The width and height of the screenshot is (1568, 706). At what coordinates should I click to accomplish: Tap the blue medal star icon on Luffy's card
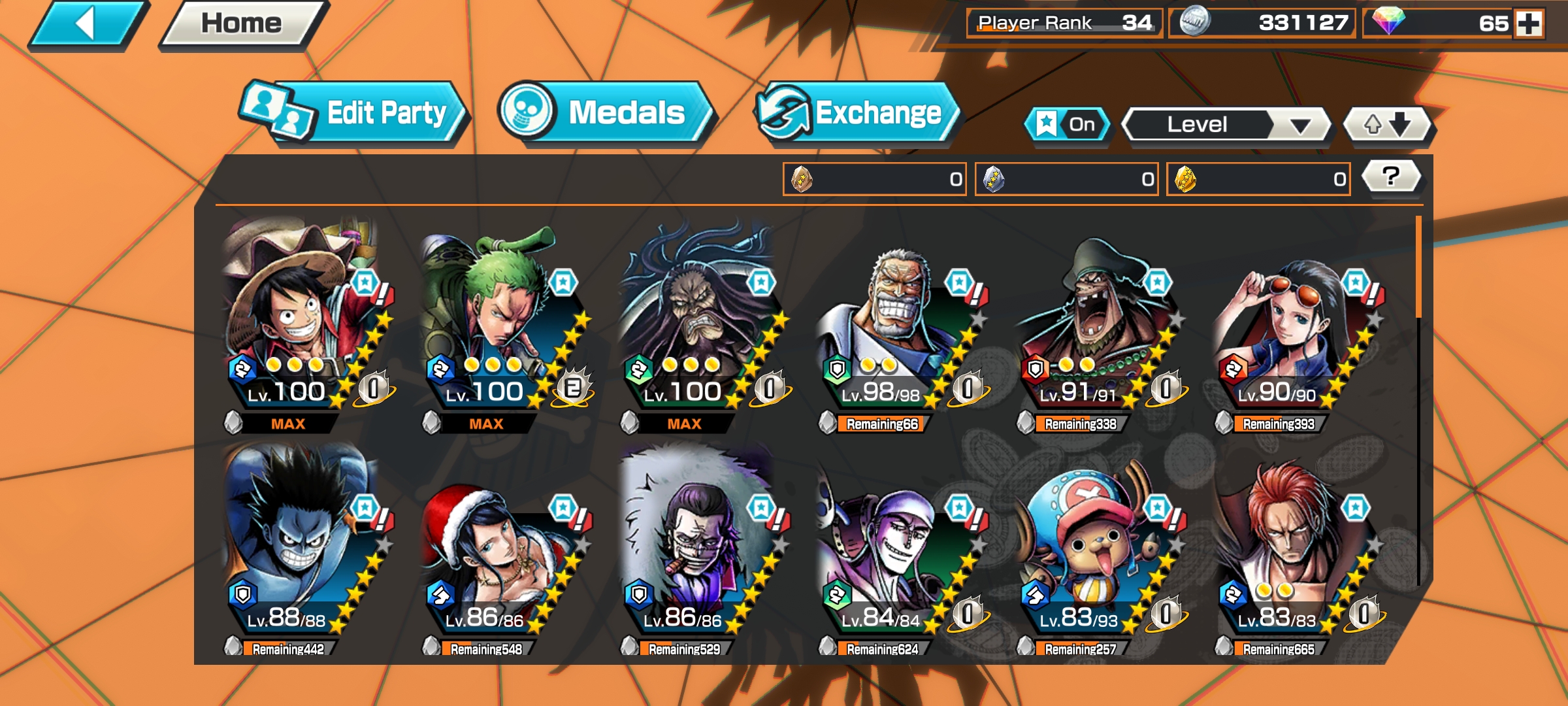click(365, 282)
